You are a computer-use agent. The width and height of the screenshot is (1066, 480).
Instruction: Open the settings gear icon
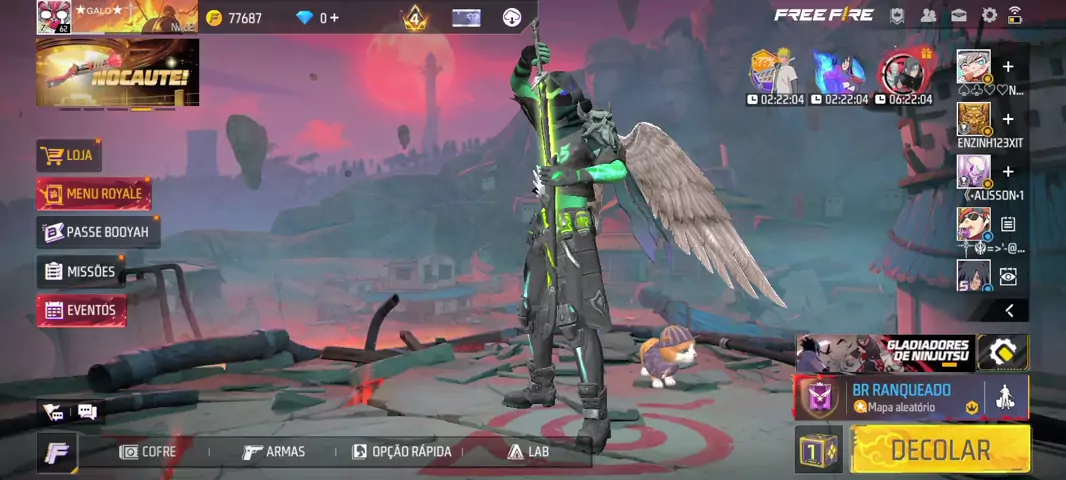tap(989, 15)
